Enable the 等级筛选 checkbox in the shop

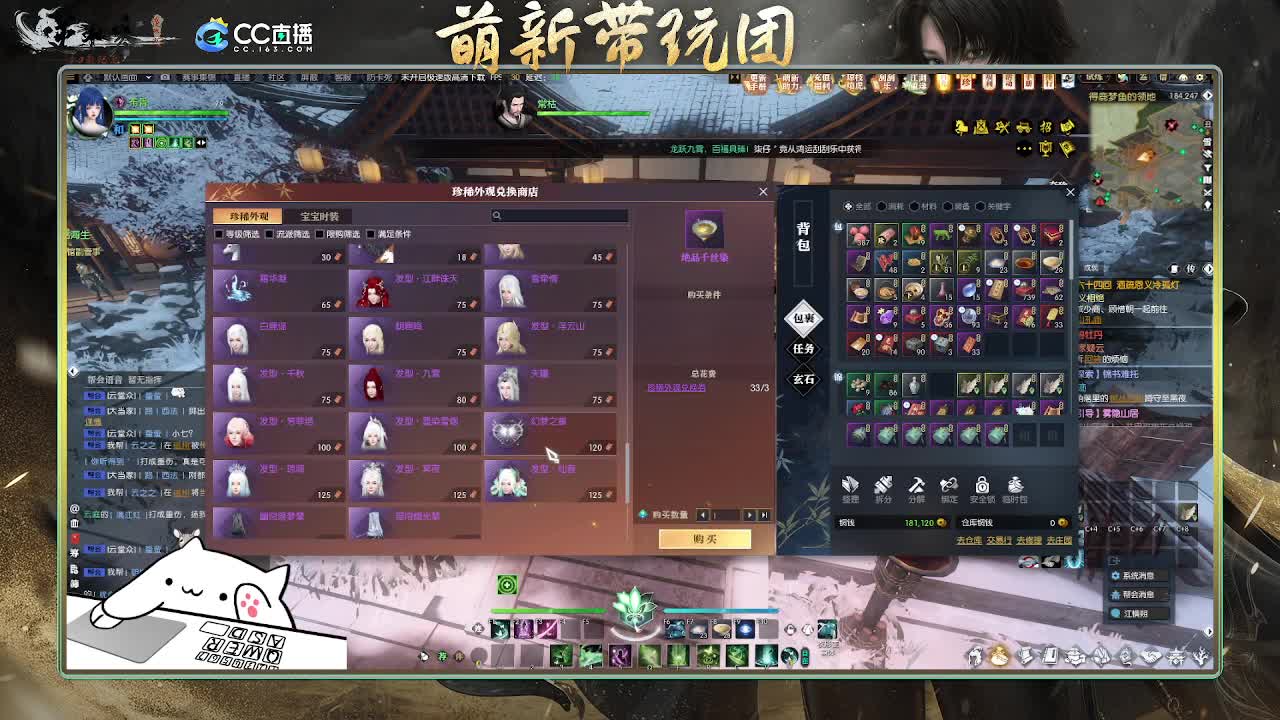tap(217, 232)
